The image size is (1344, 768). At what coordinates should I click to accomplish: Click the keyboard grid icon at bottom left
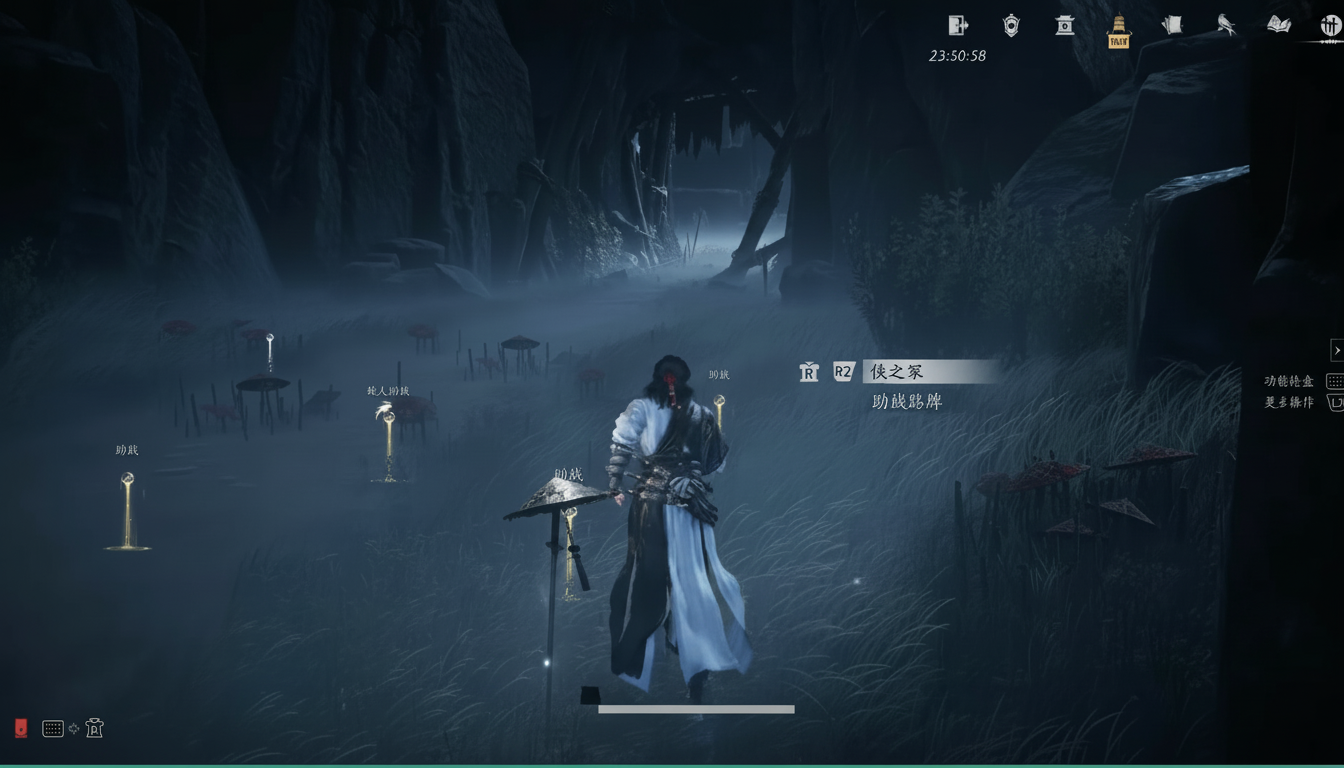53,728
